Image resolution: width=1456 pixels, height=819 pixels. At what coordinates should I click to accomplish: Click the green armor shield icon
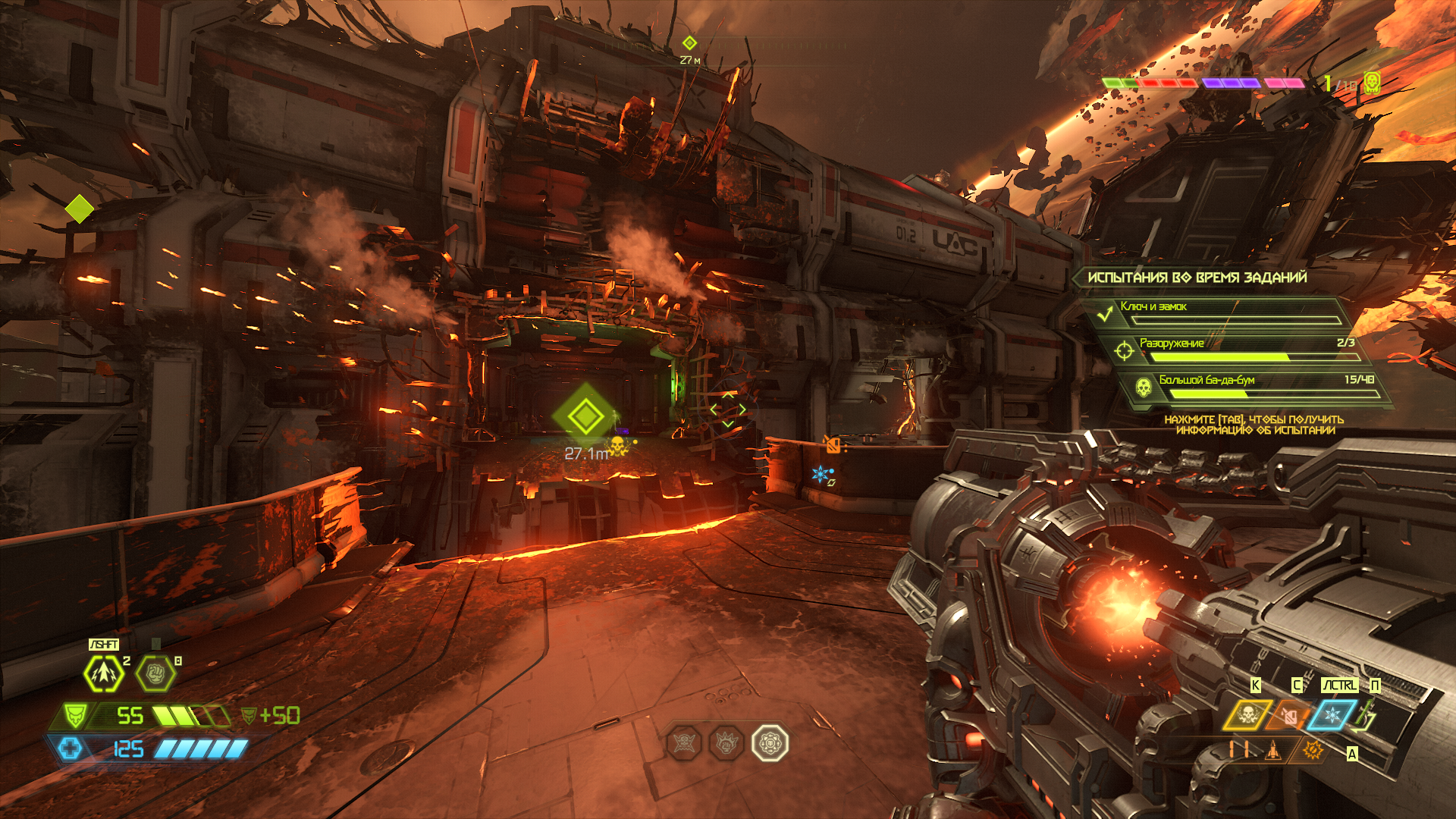tap(74, 715)
